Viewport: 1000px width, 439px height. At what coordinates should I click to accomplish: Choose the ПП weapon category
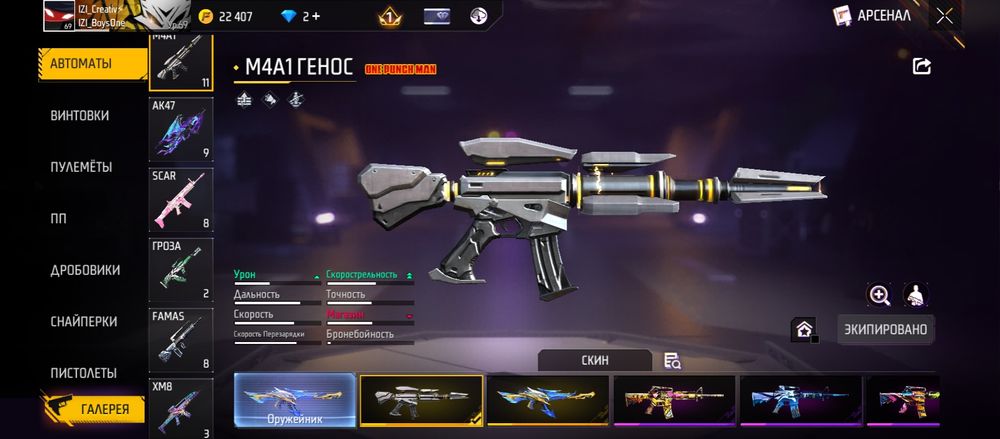click(59, 219)
